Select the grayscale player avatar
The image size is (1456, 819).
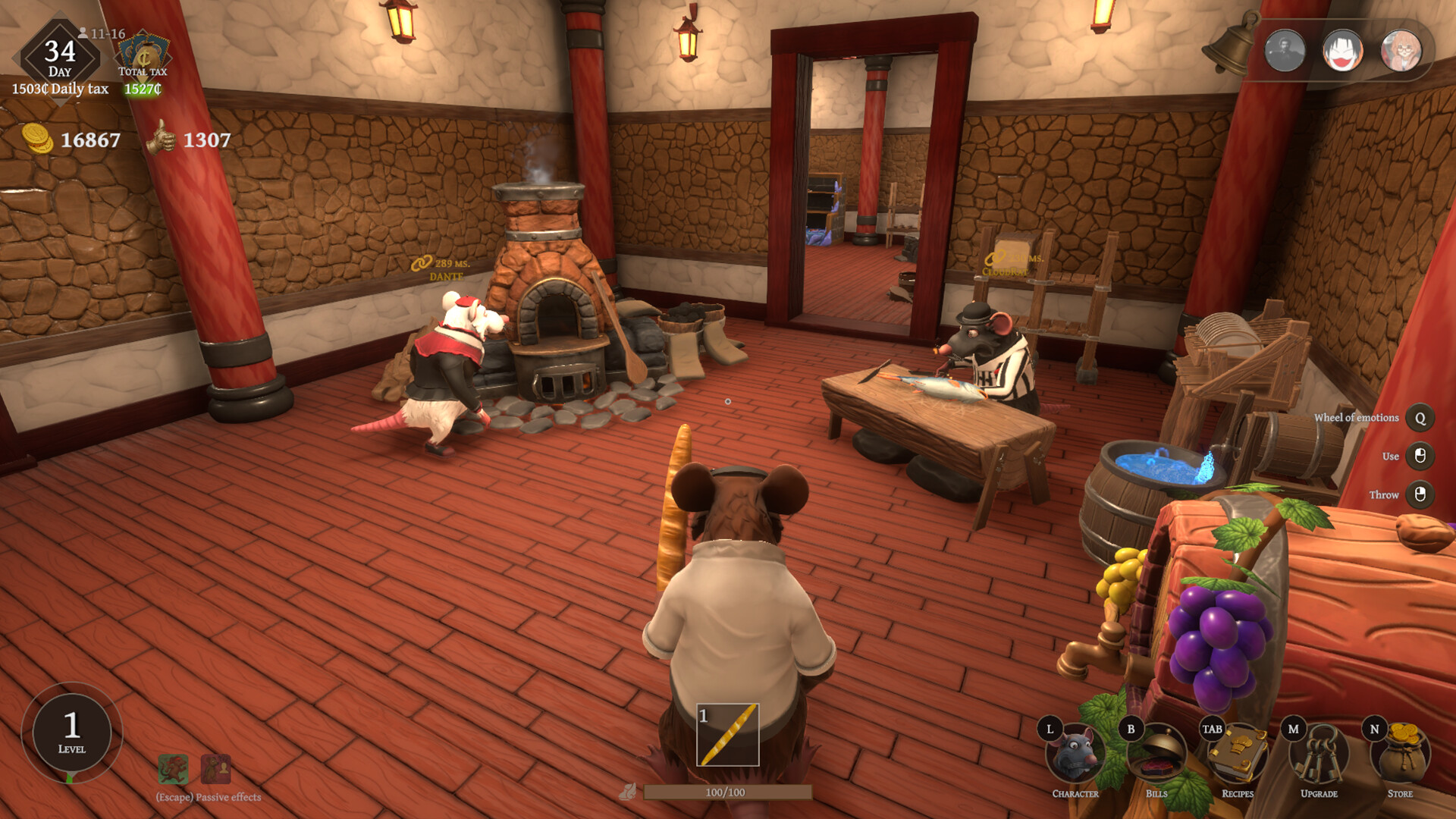point(1285,51)
